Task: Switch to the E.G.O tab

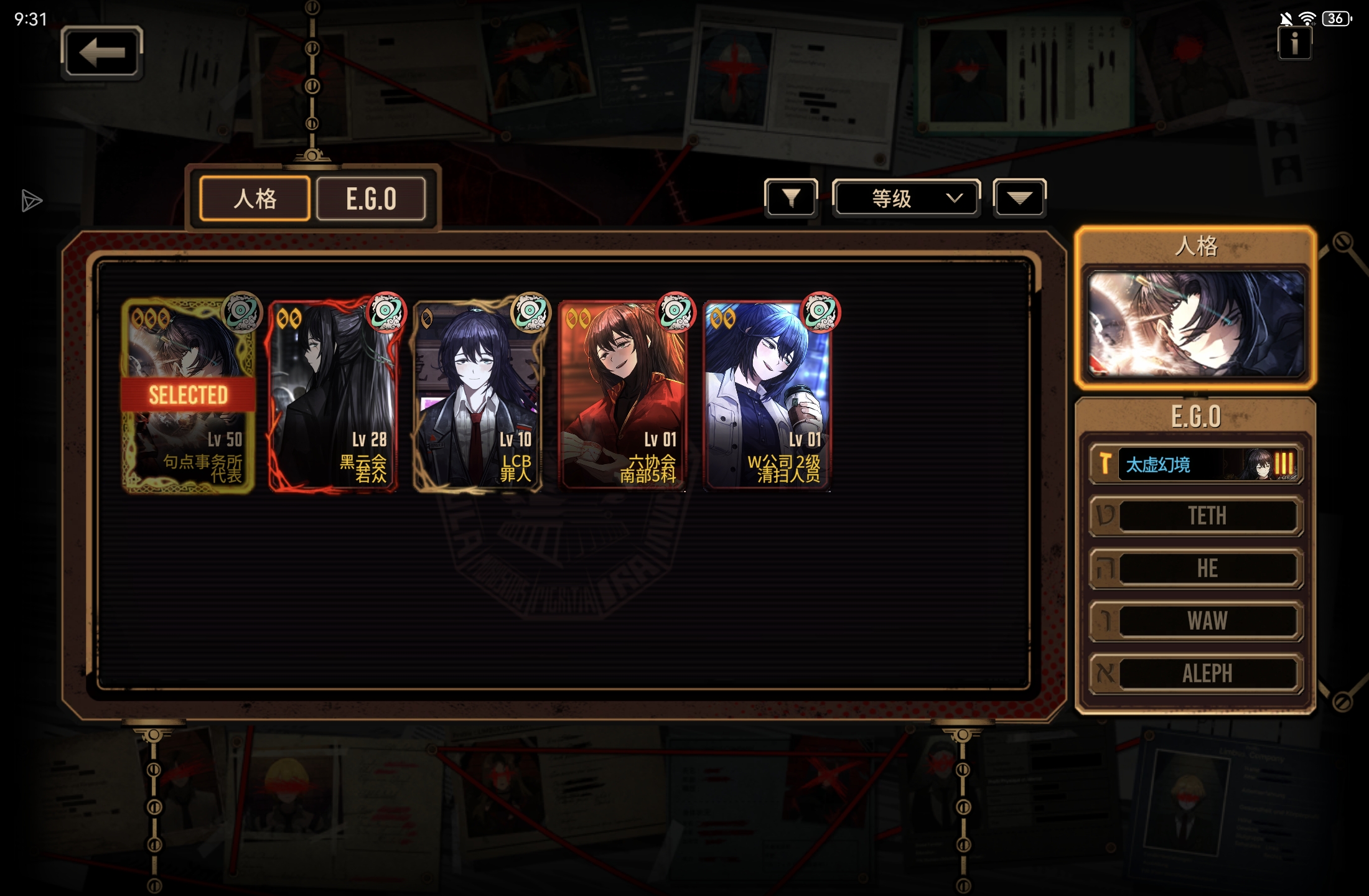Action: (x=371, y=199)
